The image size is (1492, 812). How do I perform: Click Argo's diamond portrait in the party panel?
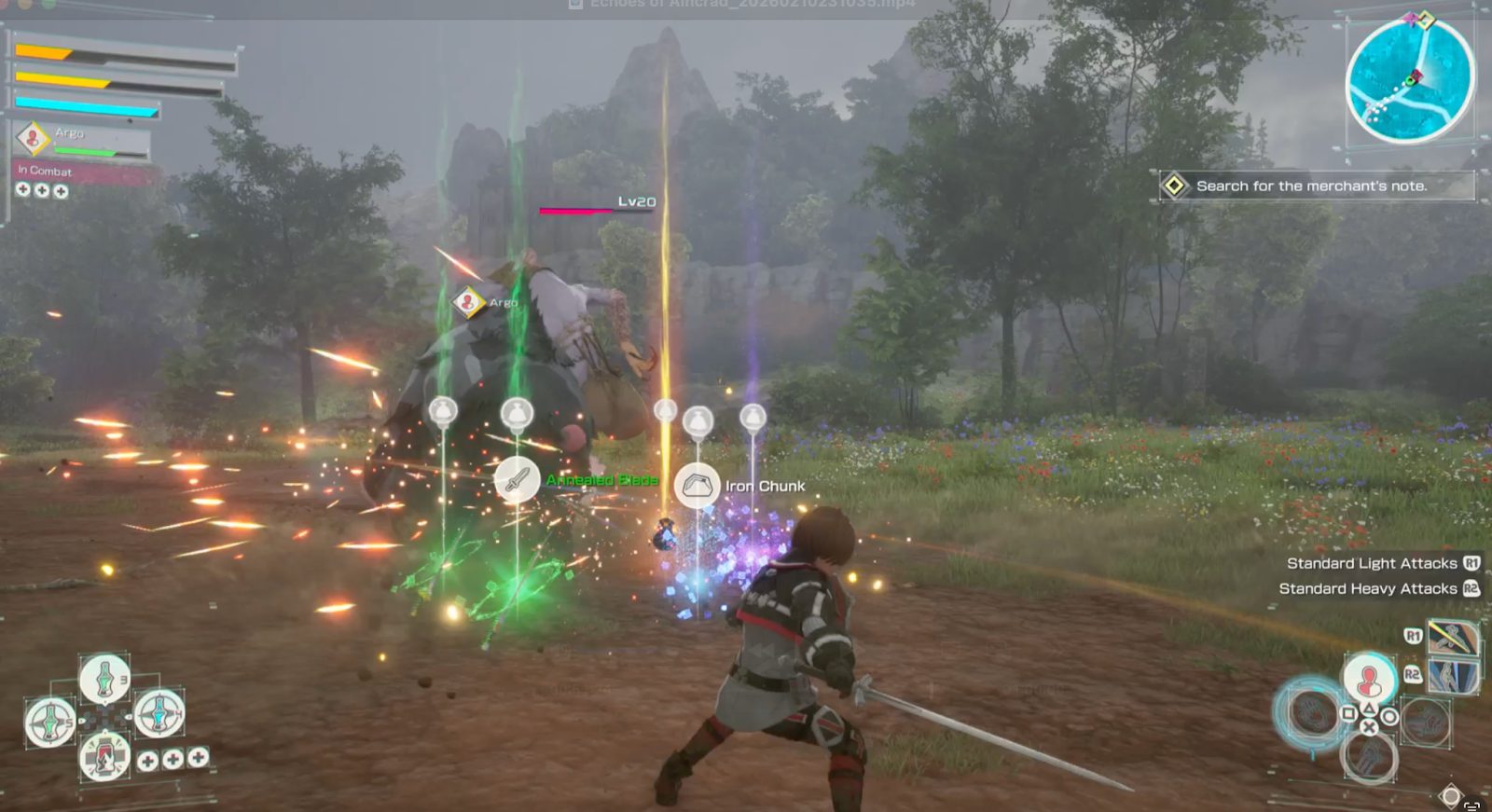[x=33, y=139]
